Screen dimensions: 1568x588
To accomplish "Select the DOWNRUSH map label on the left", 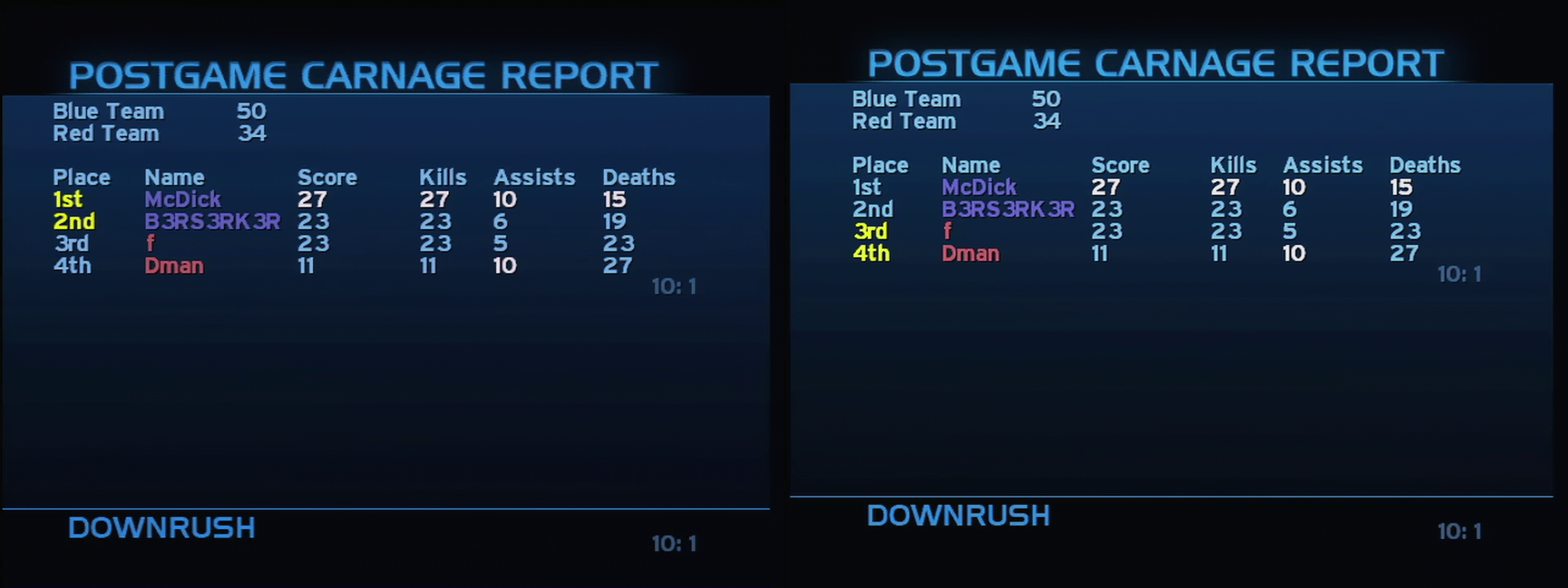I will 161,528.
